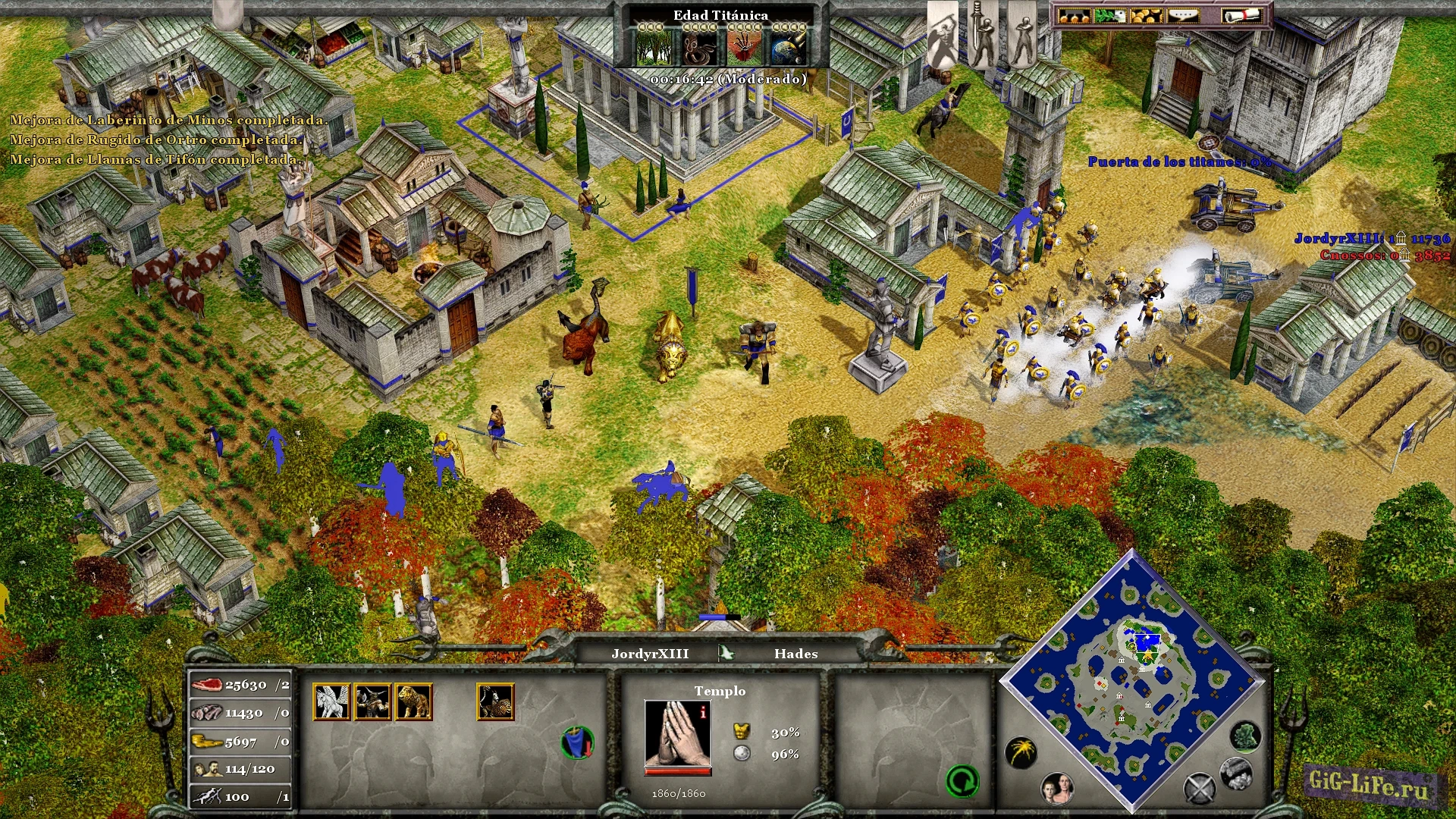Open the chat speech bubble
The width and height of the screenshot is (1456, 819).
click(x=1181, y=15)
